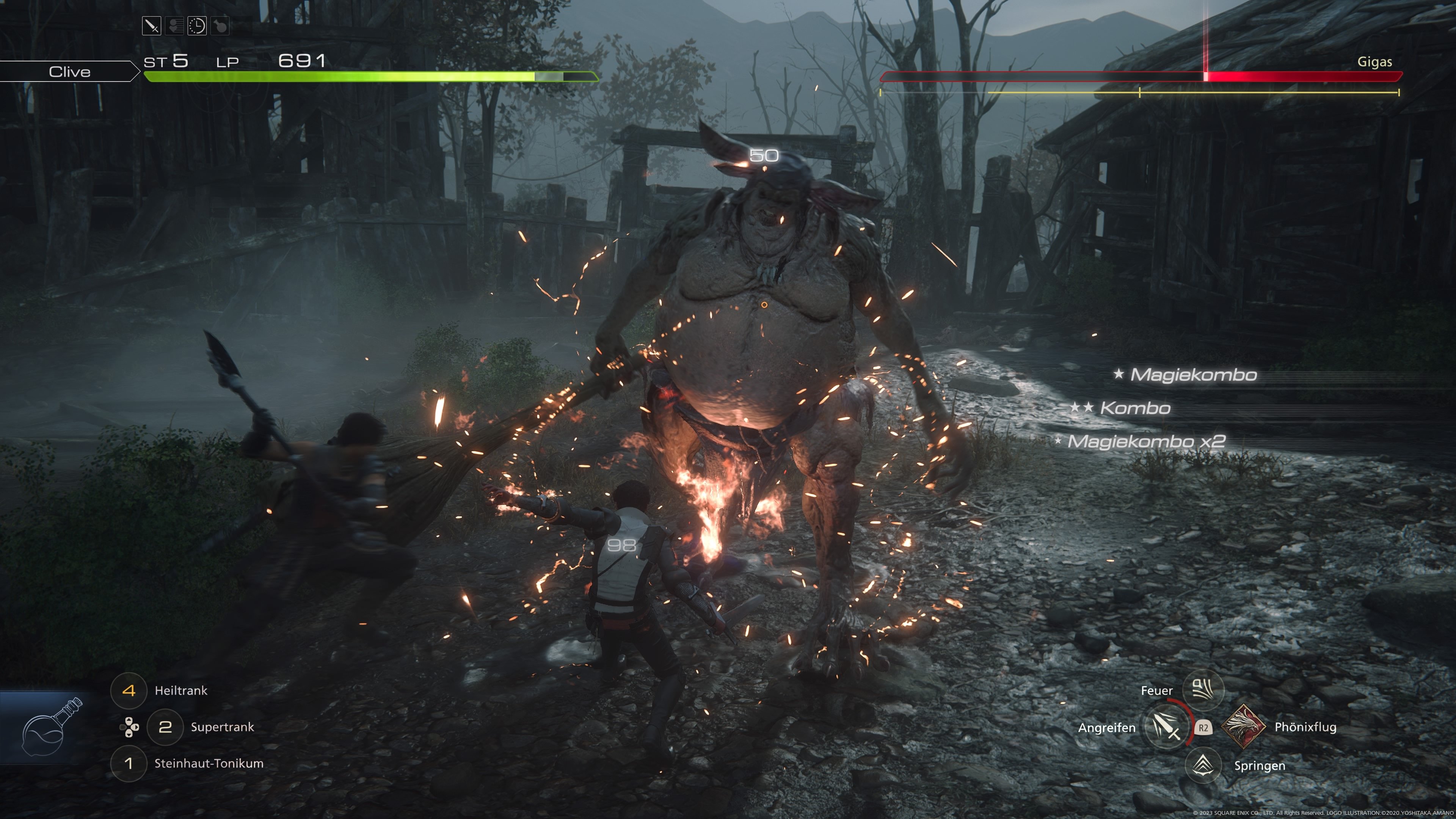Select the clock timer status icon
The height and width of the screenshot is (819, 1456).
click(197, 26)
